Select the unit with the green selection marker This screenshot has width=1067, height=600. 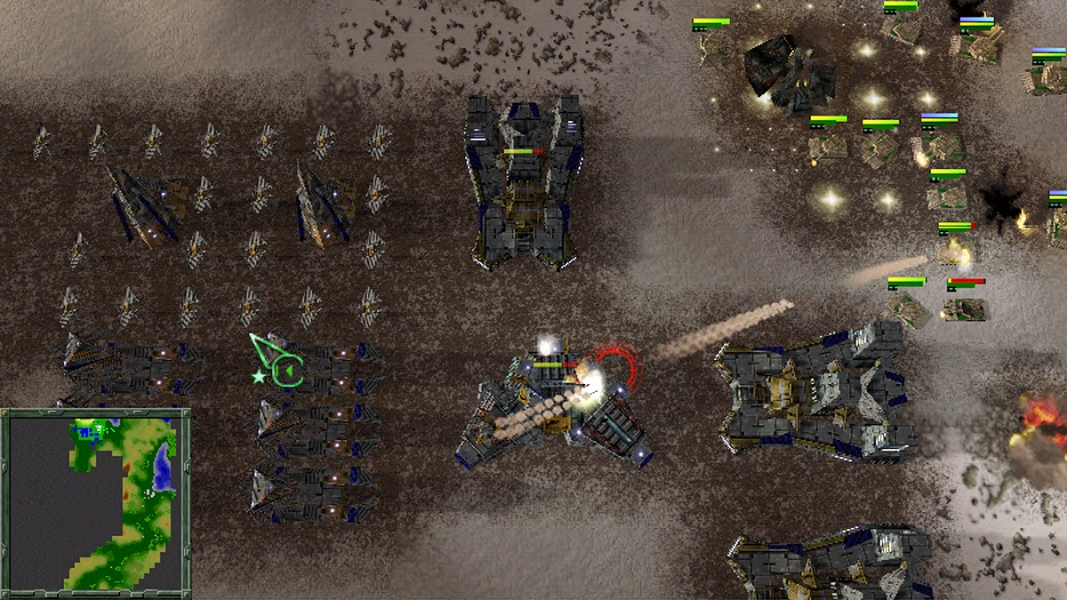point(318,369)
